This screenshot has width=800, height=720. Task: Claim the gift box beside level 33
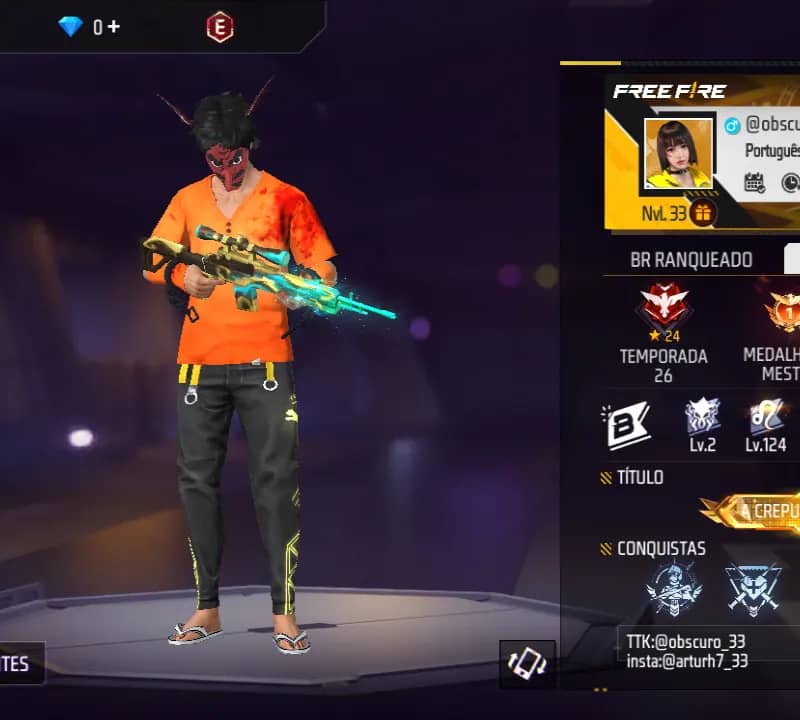click(x=702, y=213)
